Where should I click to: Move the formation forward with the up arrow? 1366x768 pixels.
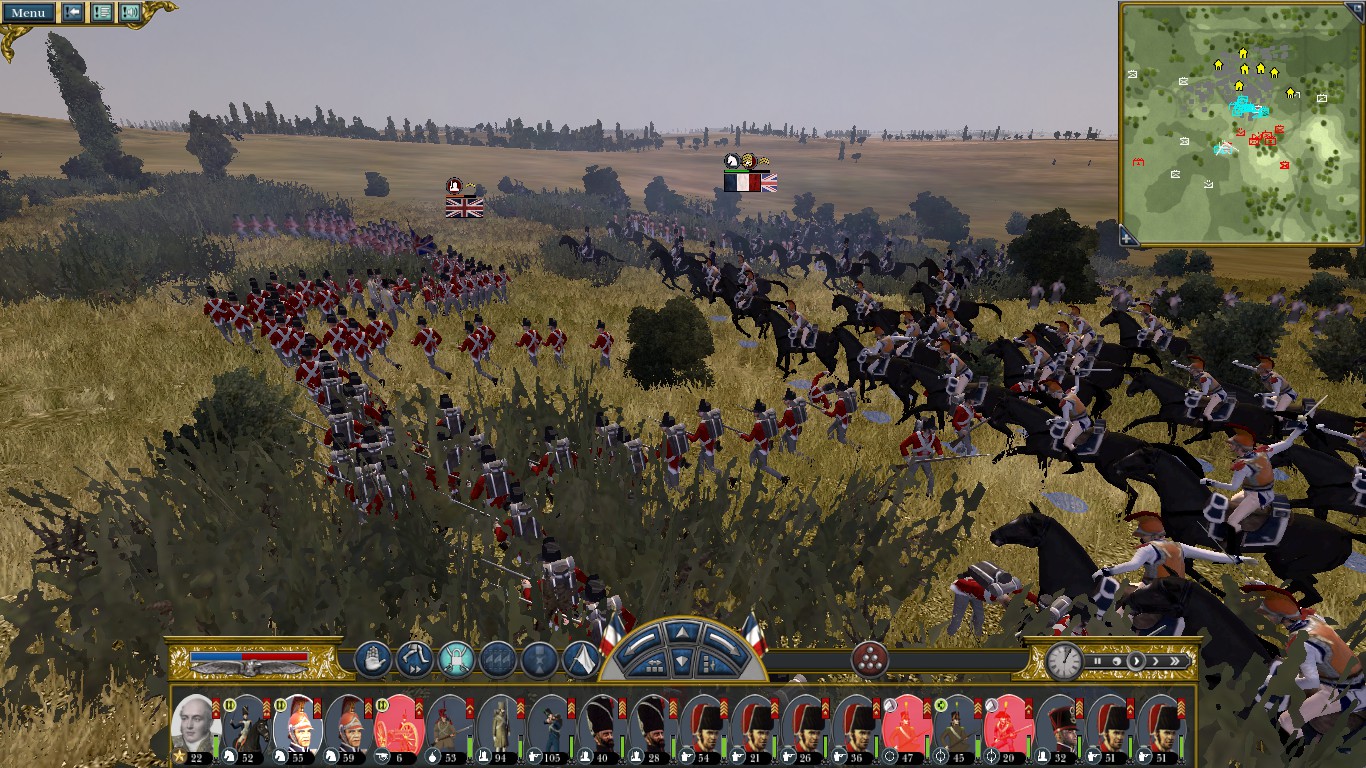click(x=683, y=632)
